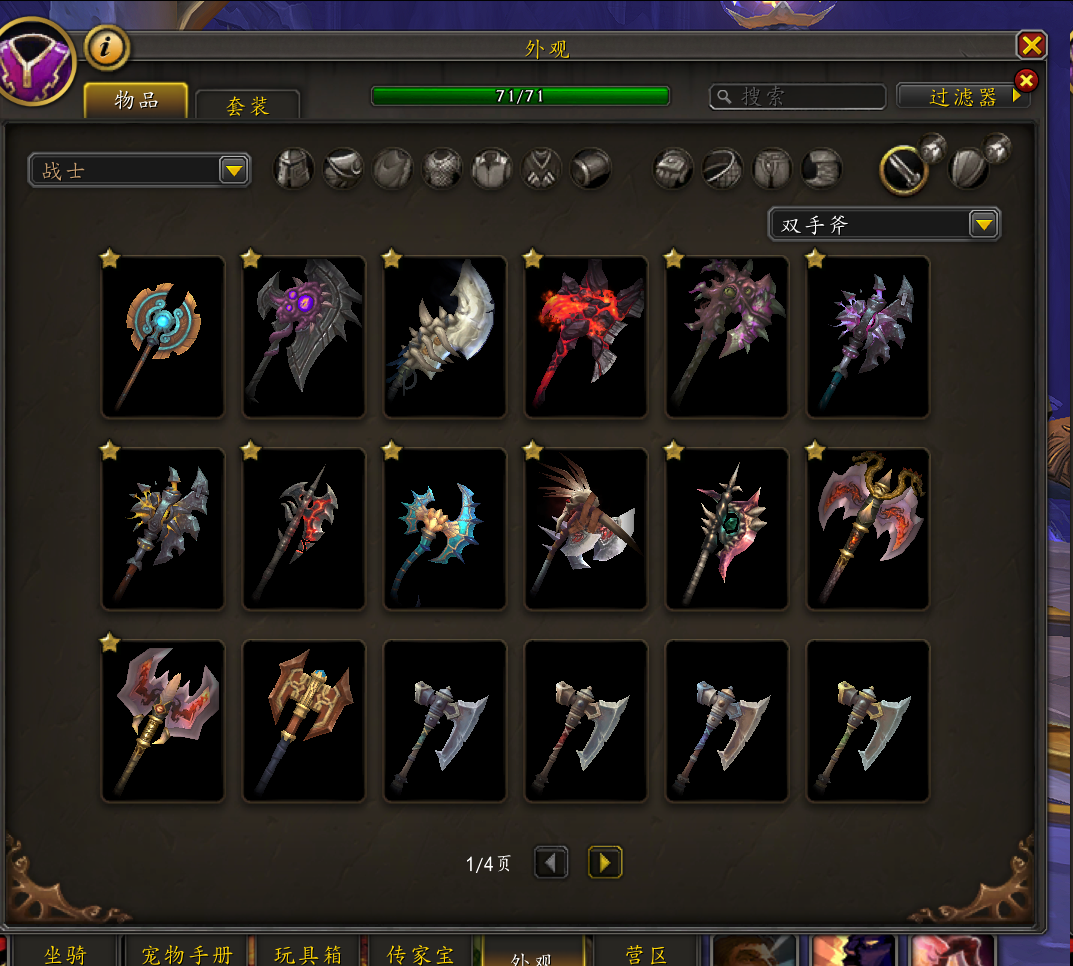Go to the next appearance page
The width and height of the screenshot is (1073, 966).
click(x=605, y=862)
